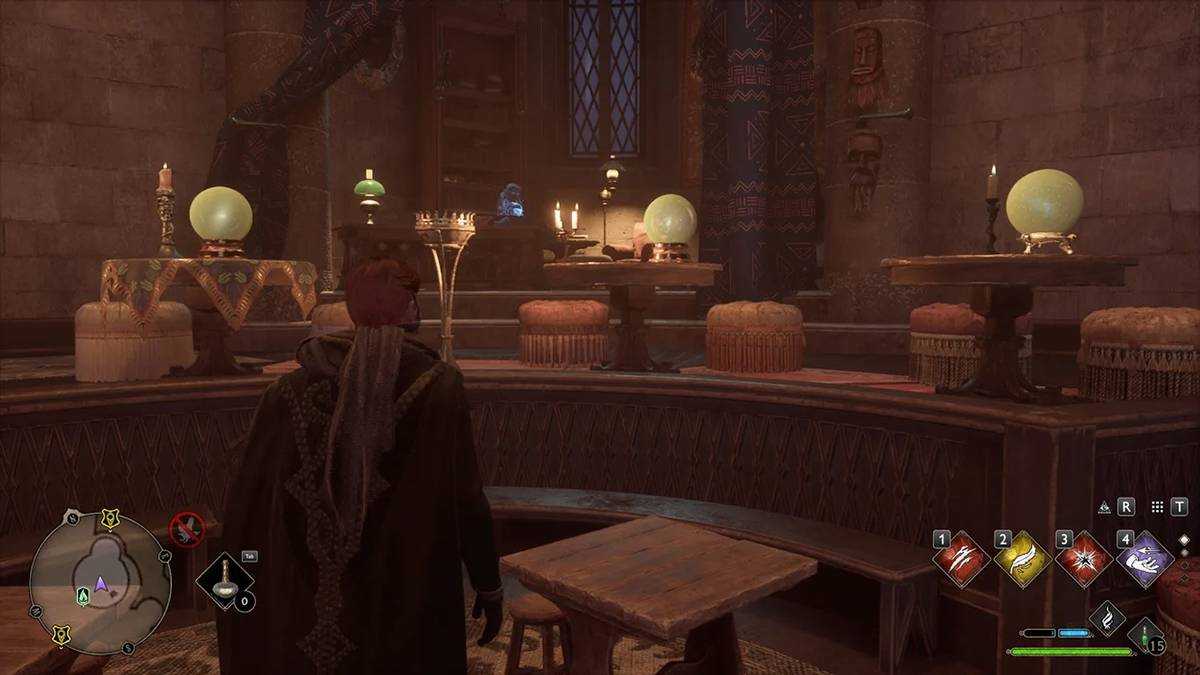Drink the green healing potion

point(1145,636)
